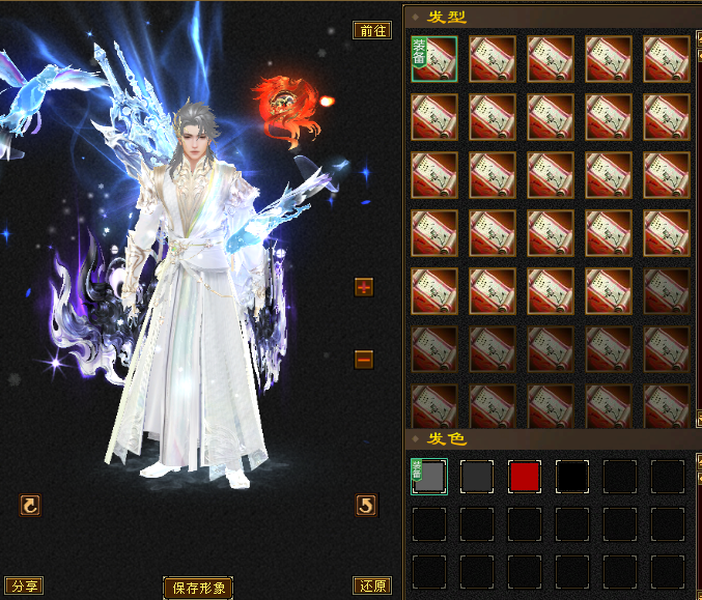Viewport: 702px width, 600px height.
Task: Click the 前往 button
Action: [x=372, y=30]
